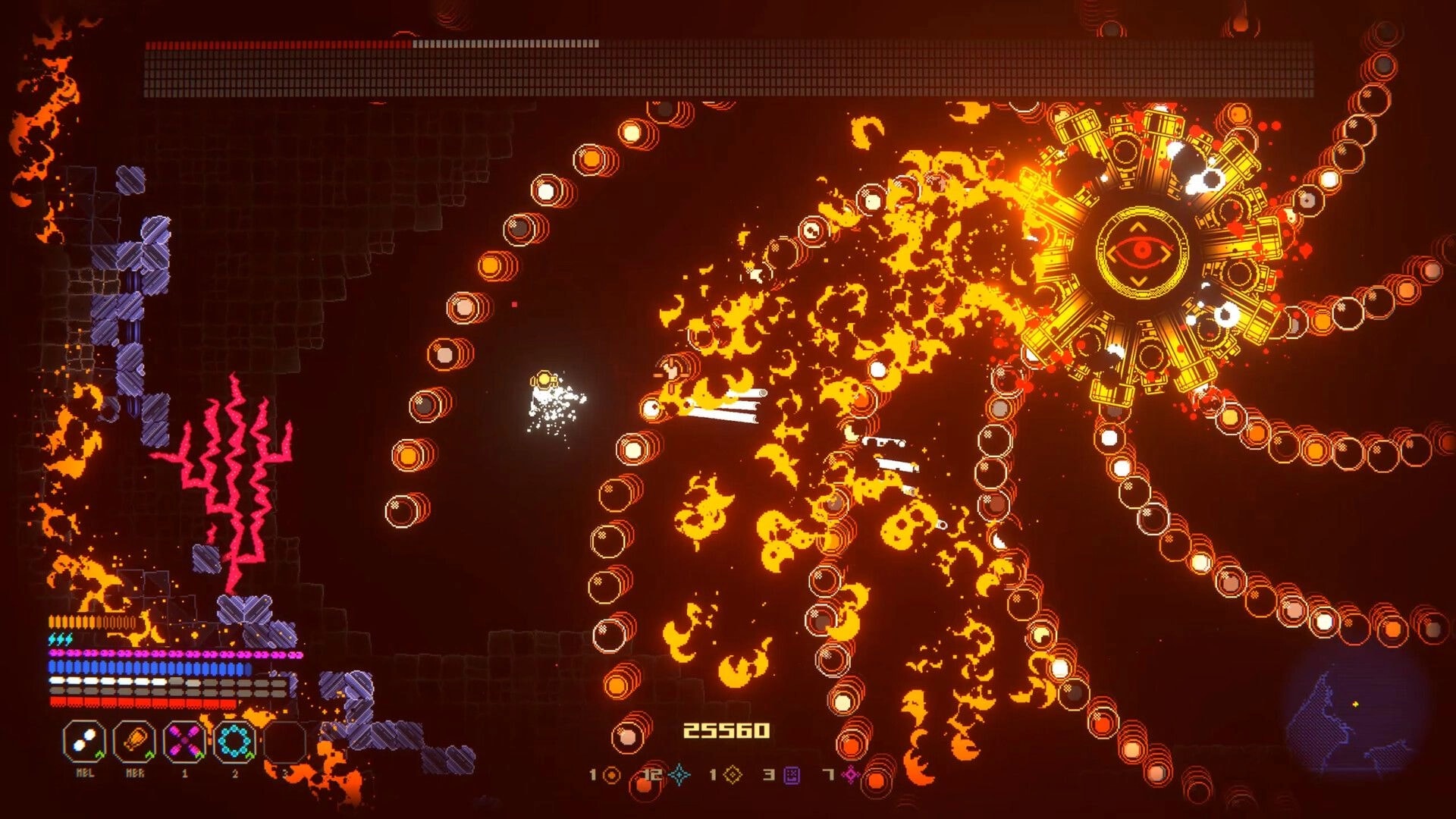Toggle the first cyan lightning dash charge
Viewport: 1456px width, 819px height.
coord(52,638)
